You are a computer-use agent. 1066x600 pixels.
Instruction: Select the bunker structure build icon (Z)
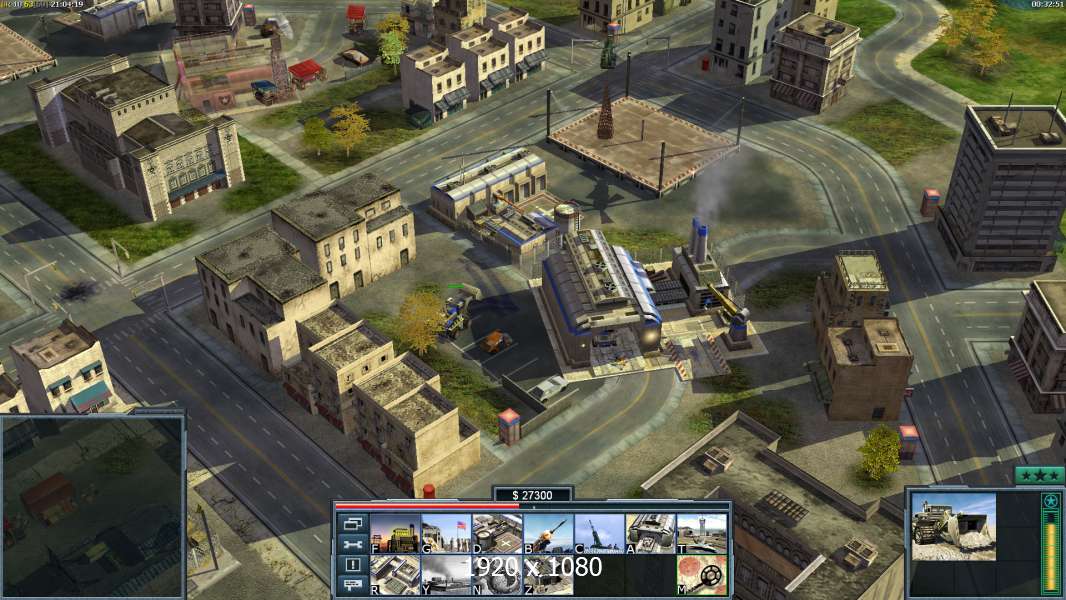(548, 575)
